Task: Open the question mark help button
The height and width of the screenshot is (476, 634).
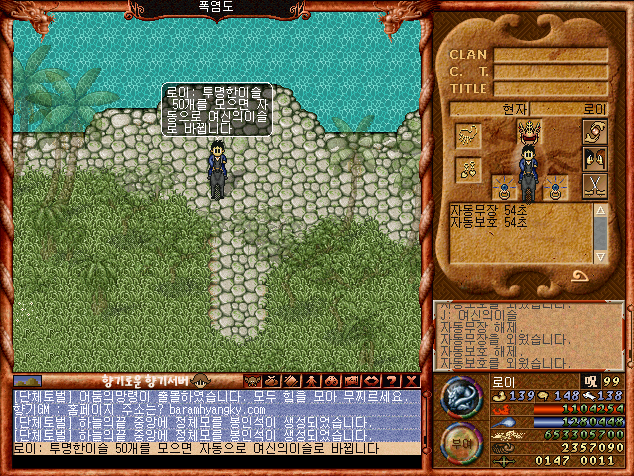Action: click(391, 381)
